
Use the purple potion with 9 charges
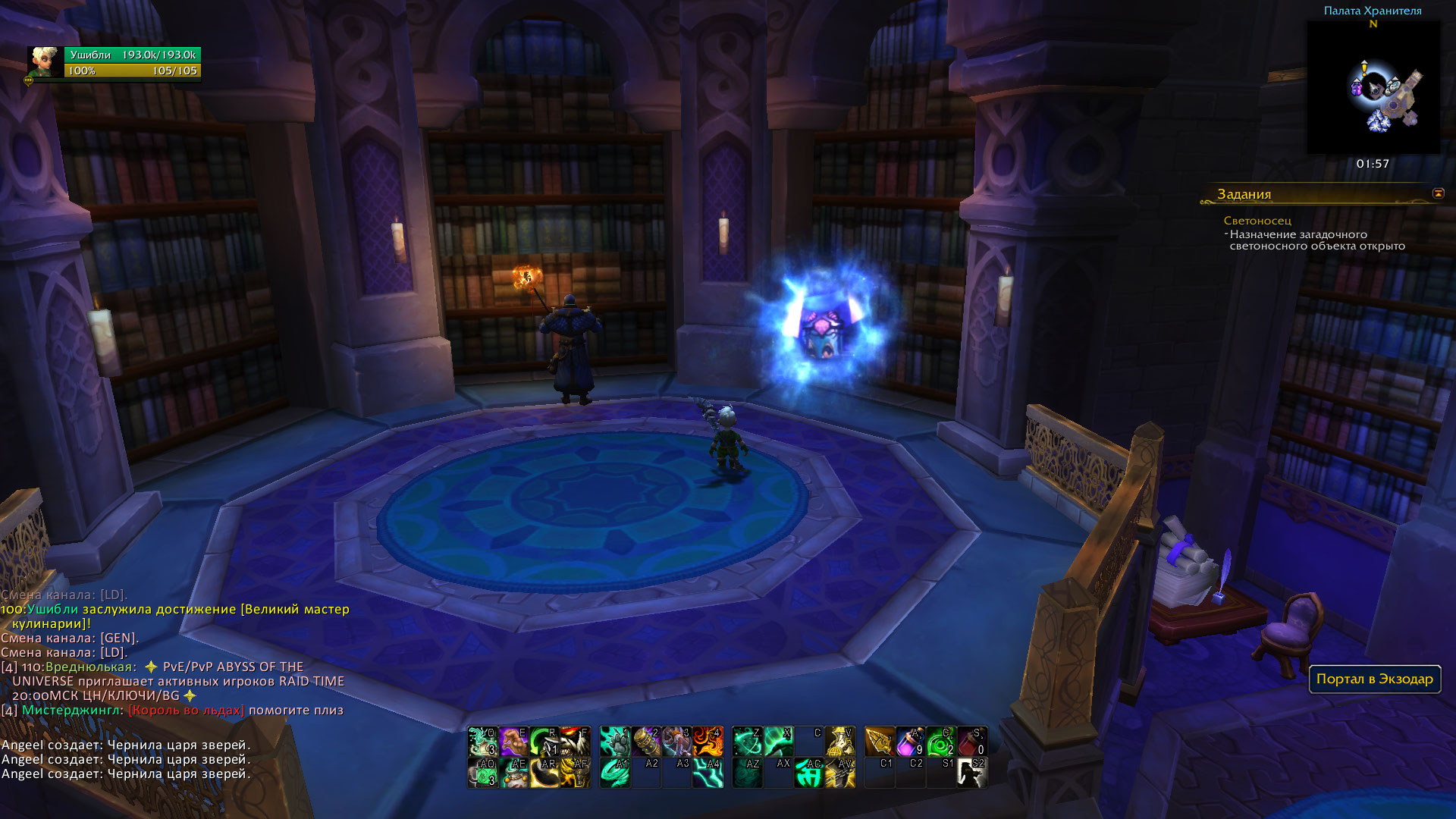[x=910, y=741]
